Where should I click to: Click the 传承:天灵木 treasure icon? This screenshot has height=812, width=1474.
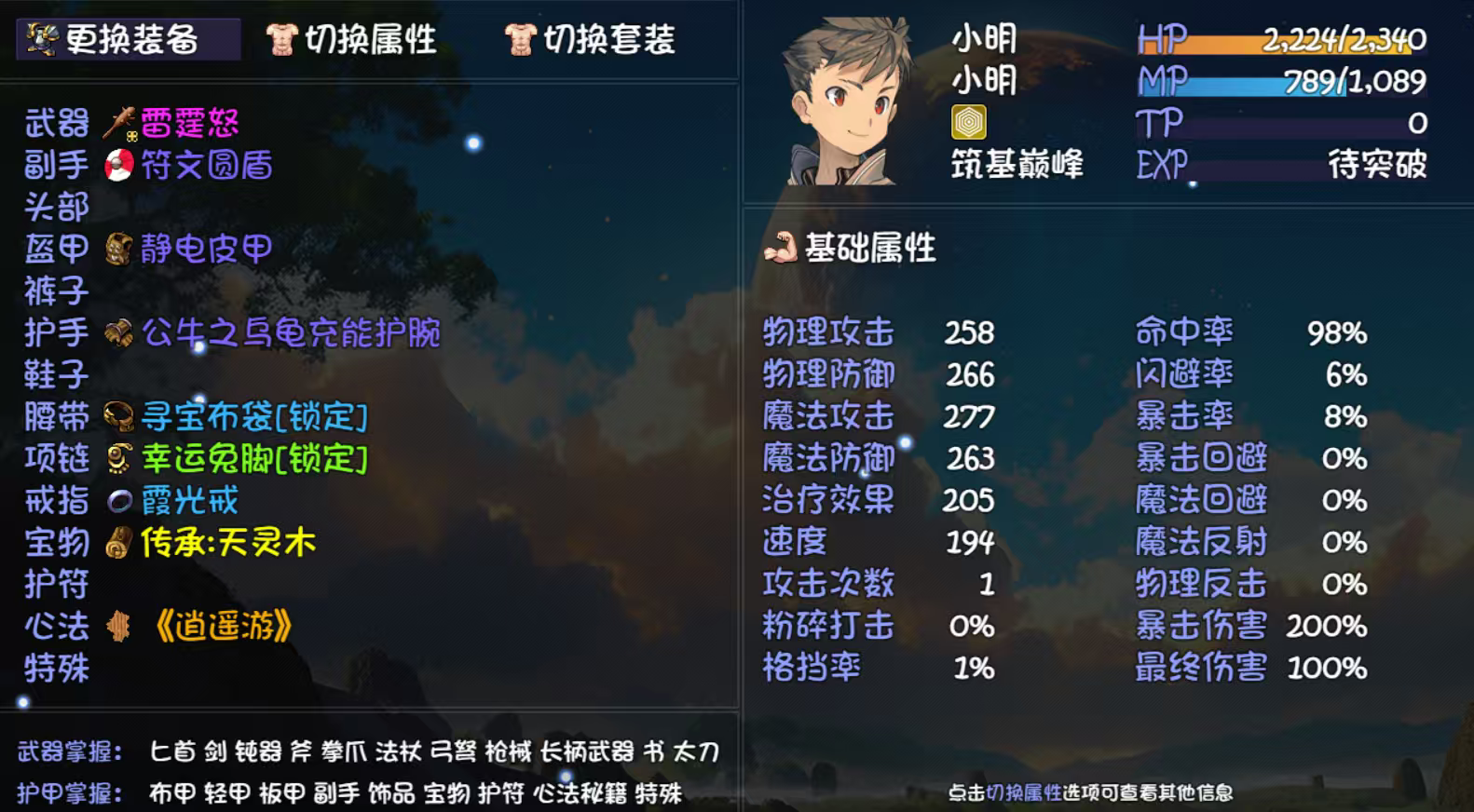117,544
